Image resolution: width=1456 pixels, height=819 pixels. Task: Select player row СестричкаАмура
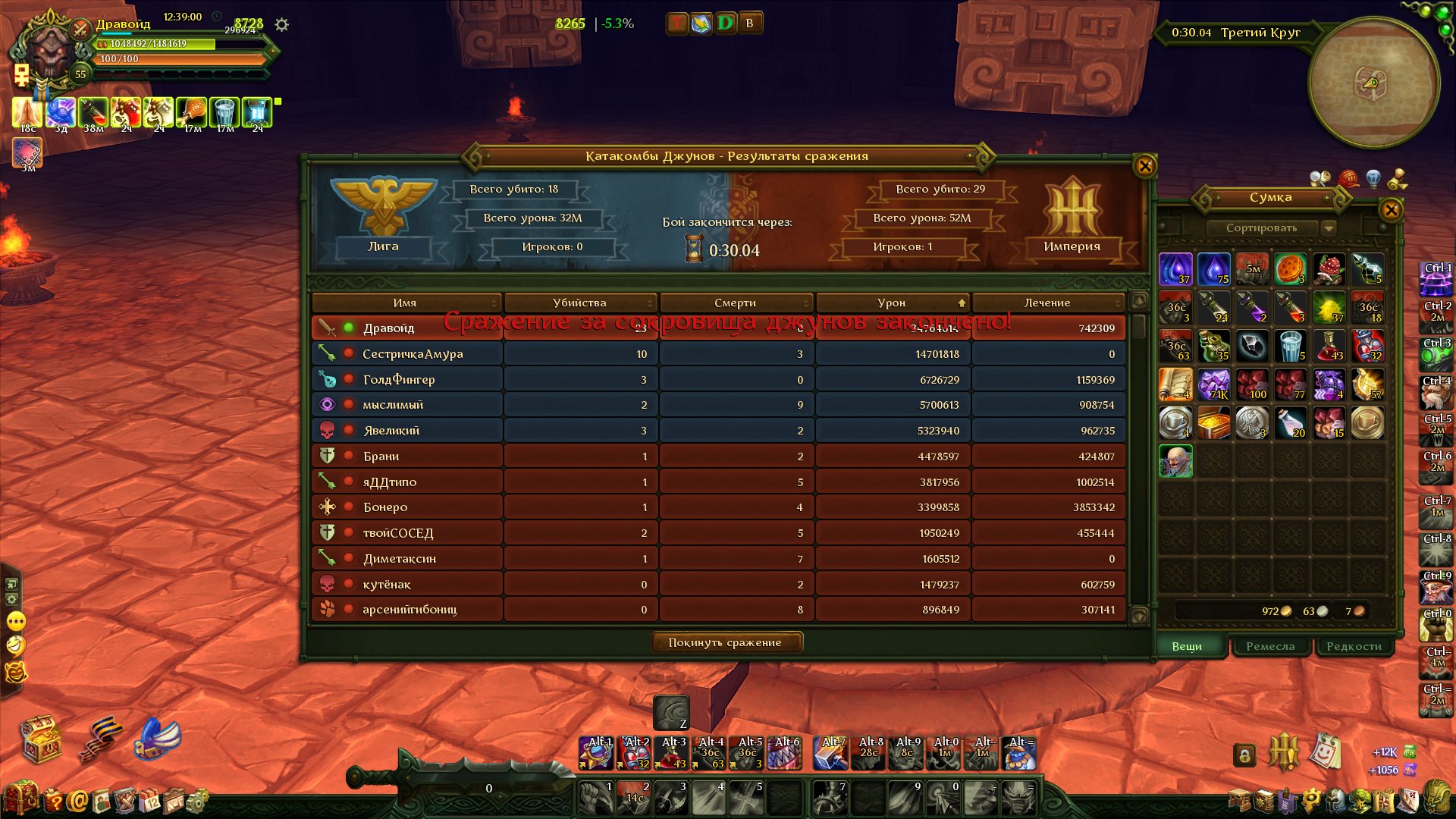point(413,354)
